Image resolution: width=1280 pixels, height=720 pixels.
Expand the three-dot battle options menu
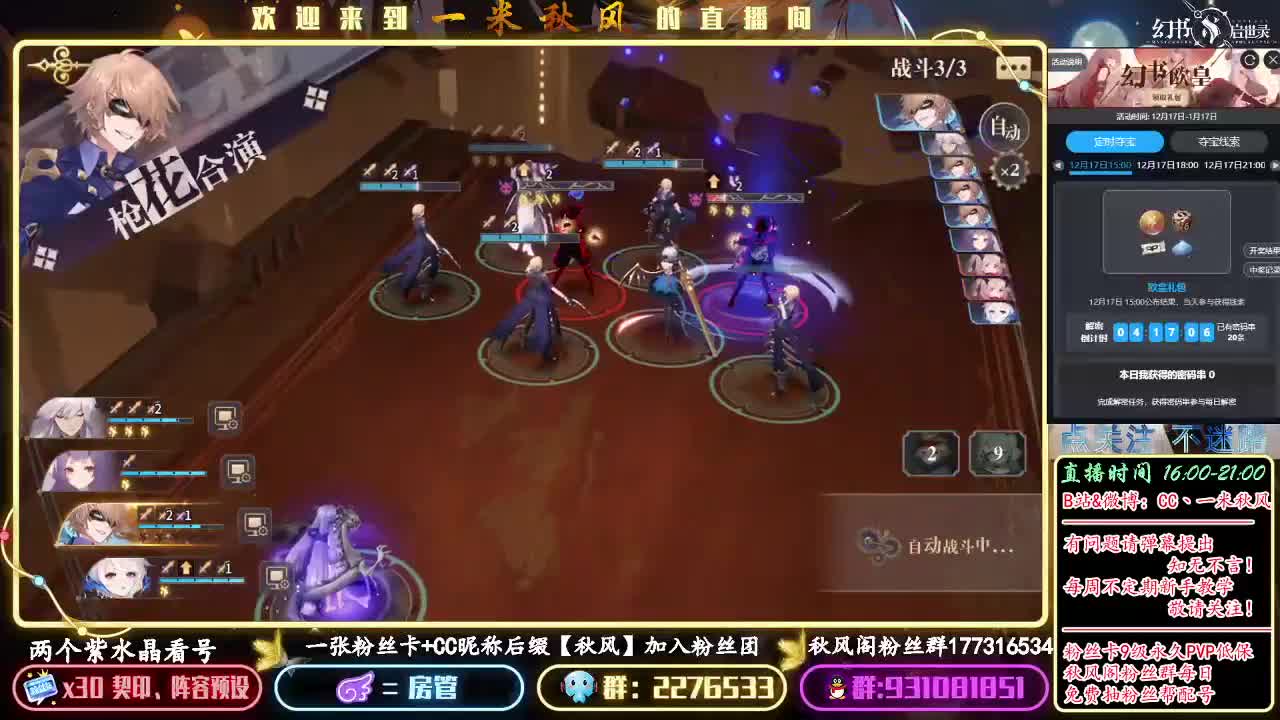[x=1014, y=66]
